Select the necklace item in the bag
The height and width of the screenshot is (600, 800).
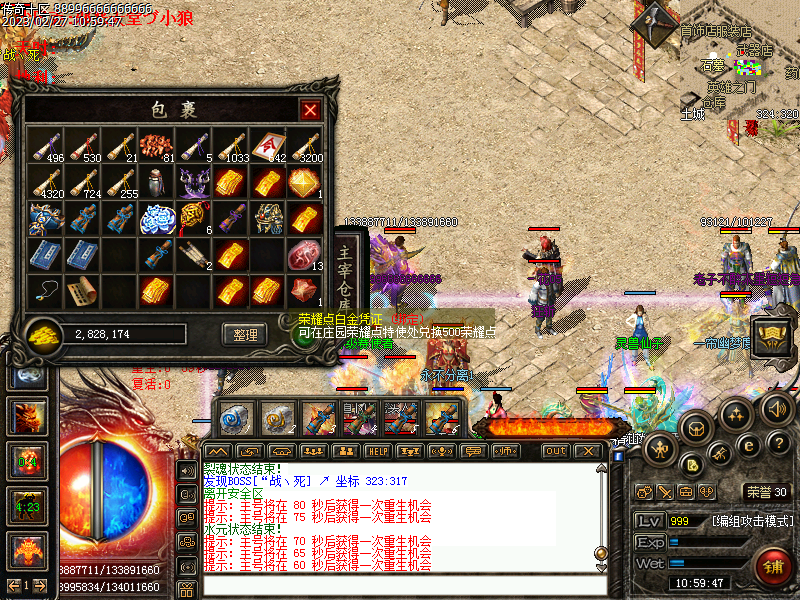coord(45,290)
